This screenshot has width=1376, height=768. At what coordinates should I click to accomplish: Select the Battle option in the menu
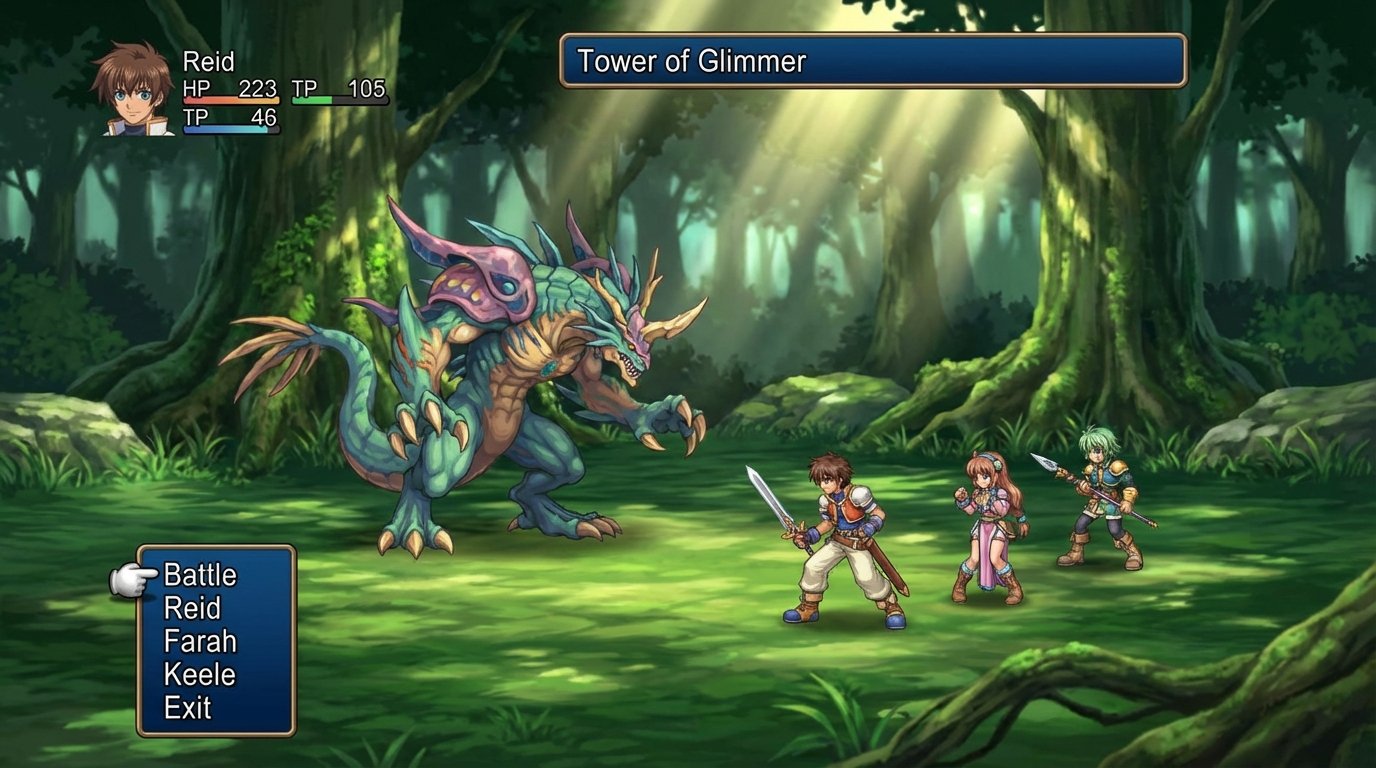(x=203, y=576)
